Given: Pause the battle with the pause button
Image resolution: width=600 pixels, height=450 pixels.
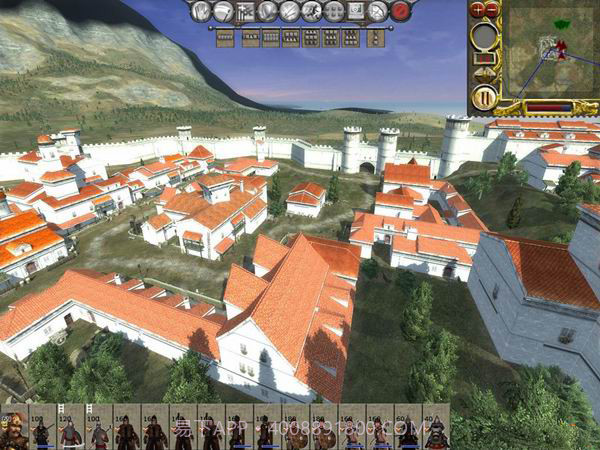Looking at the screenshot, I should [x=484, y=98].
